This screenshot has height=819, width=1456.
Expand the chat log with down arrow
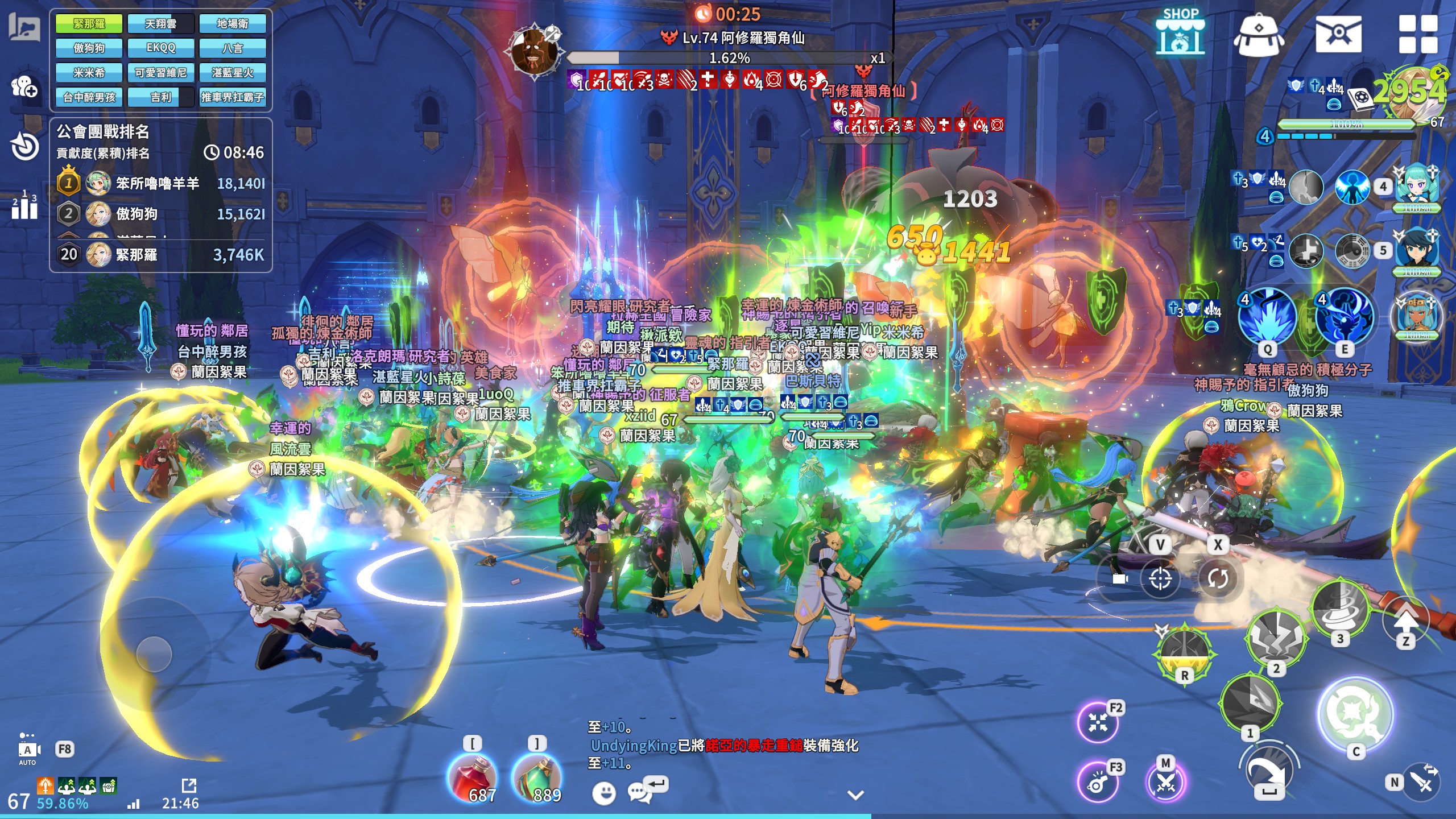click(x=856, y=795)
